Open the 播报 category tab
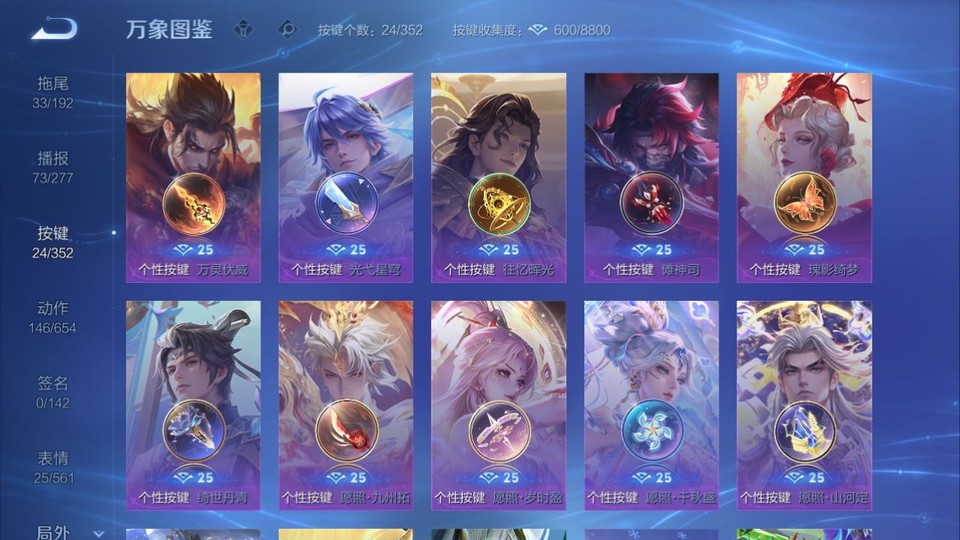 [53, 166]
